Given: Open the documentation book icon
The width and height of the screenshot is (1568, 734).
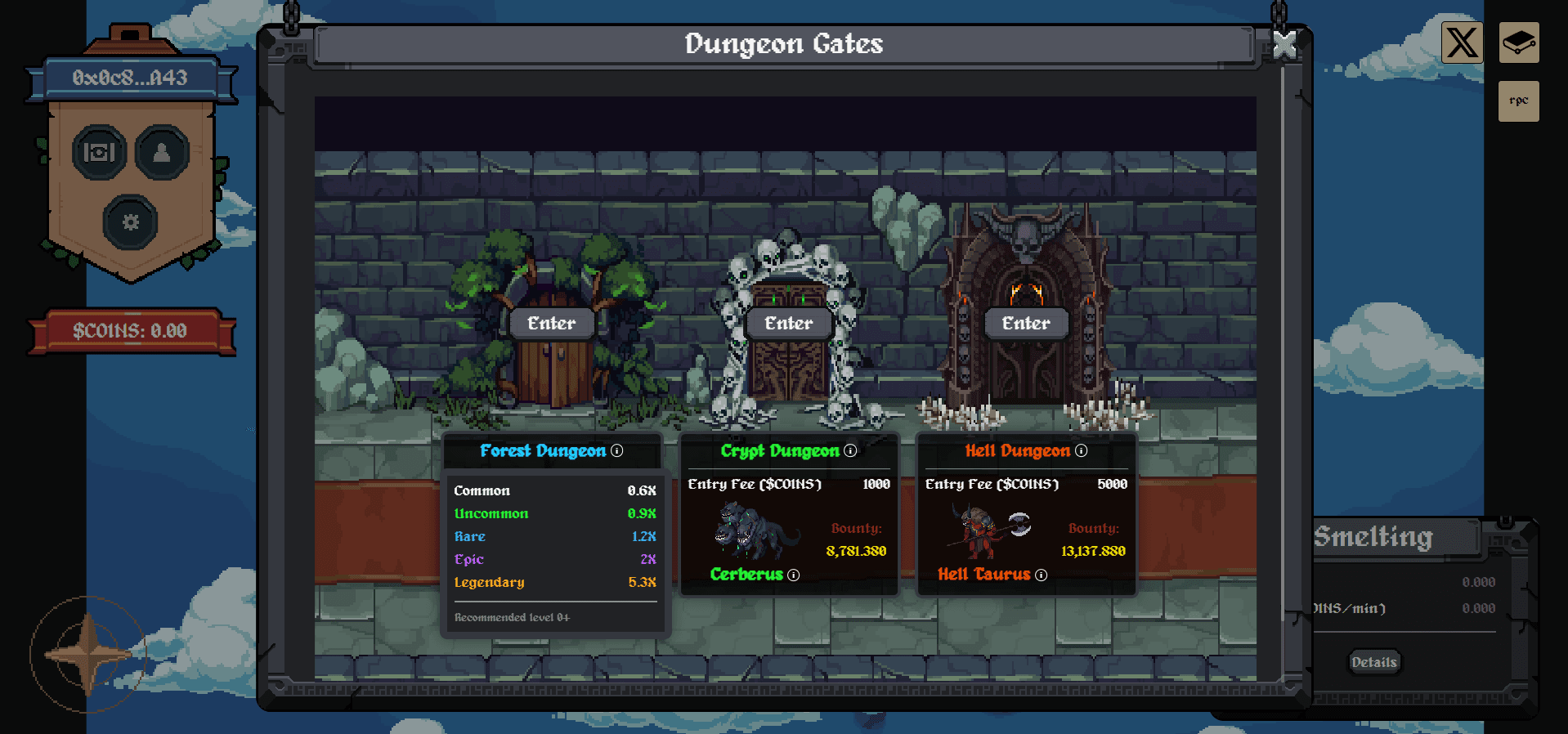Looking at the screenshot, I should coord(1518,43).
